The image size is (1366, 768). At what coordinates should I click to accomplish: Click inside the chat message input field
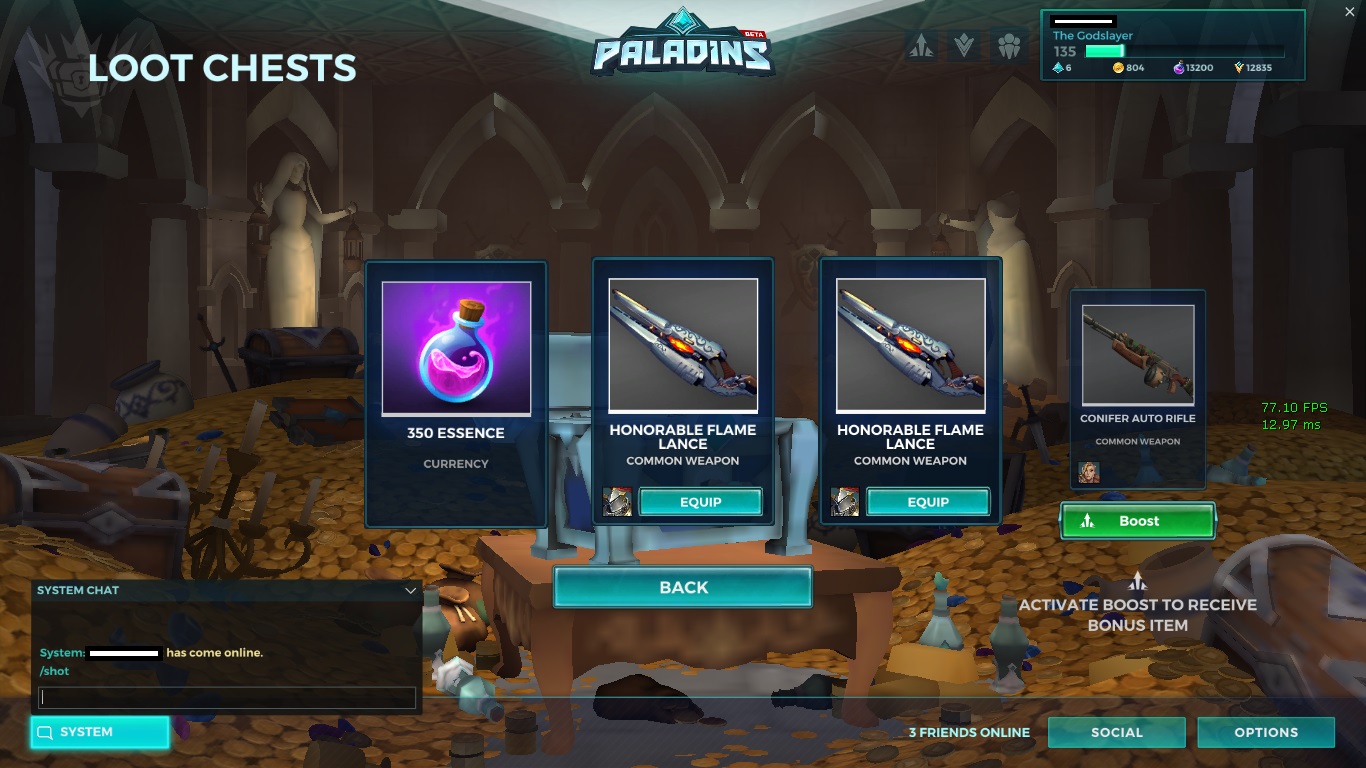[x=227, y=697]
